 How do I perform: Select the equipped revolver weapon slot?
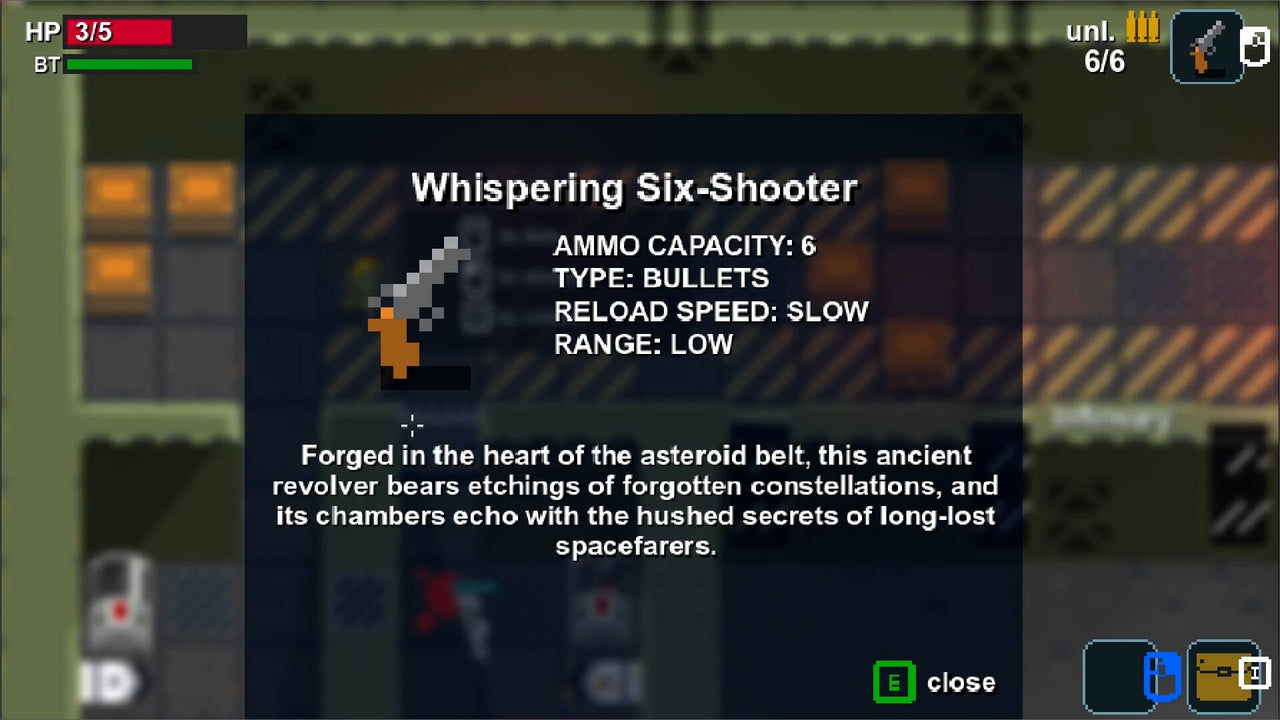tap(1206, 46)
